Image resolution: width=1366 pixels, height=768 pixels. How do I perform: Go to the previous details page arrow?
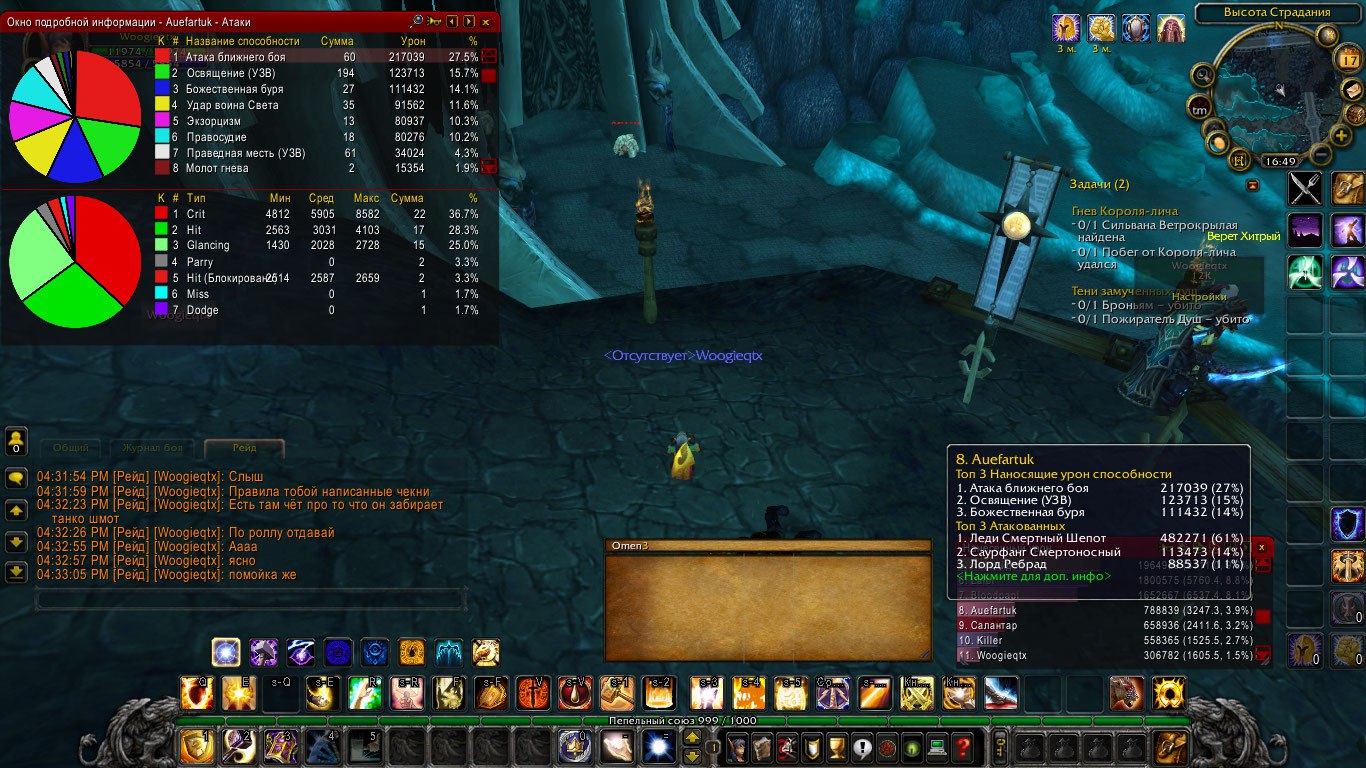click(452, 21)
